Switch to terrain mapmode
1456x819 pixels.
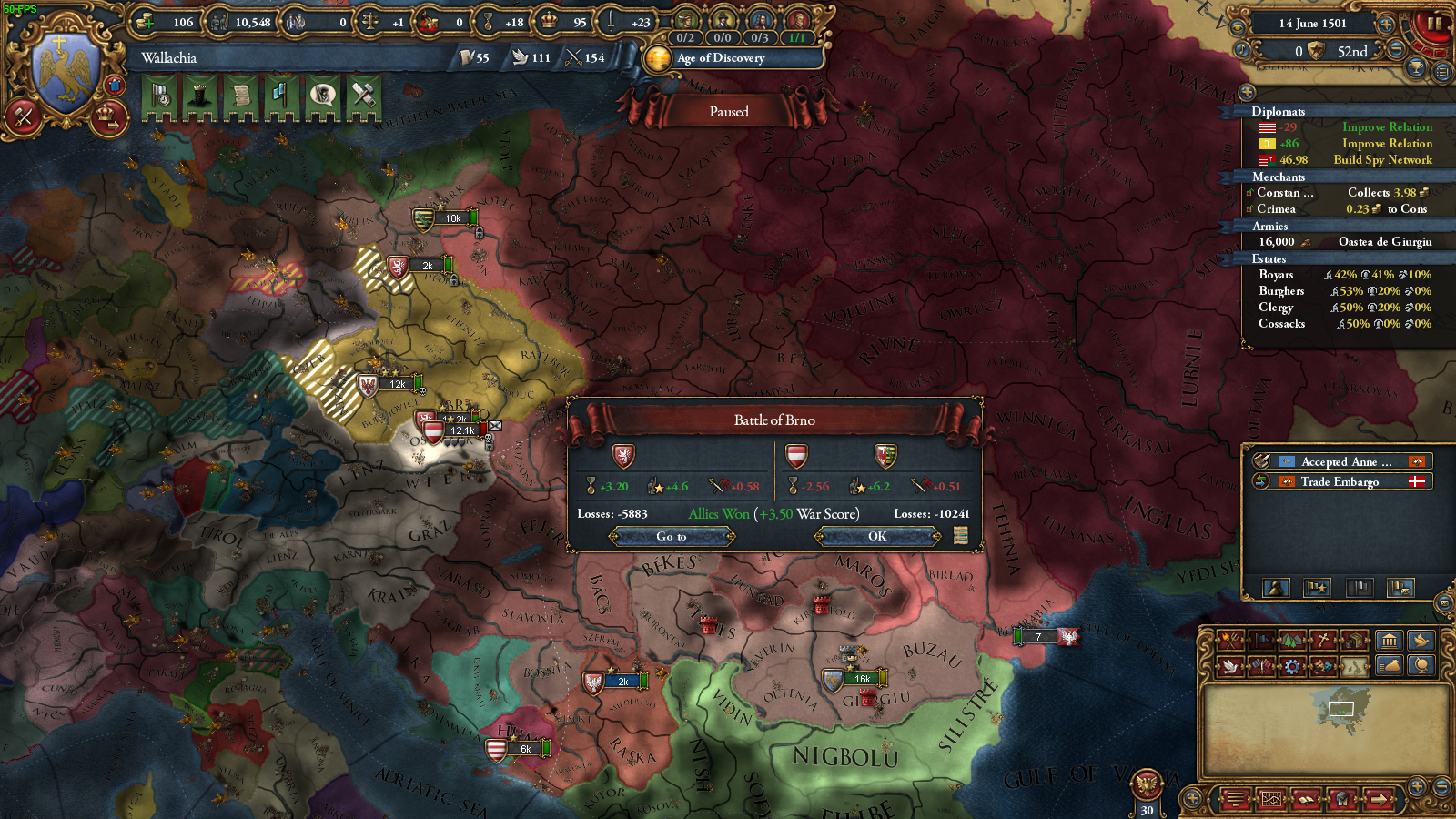[x=1291, y=642]
